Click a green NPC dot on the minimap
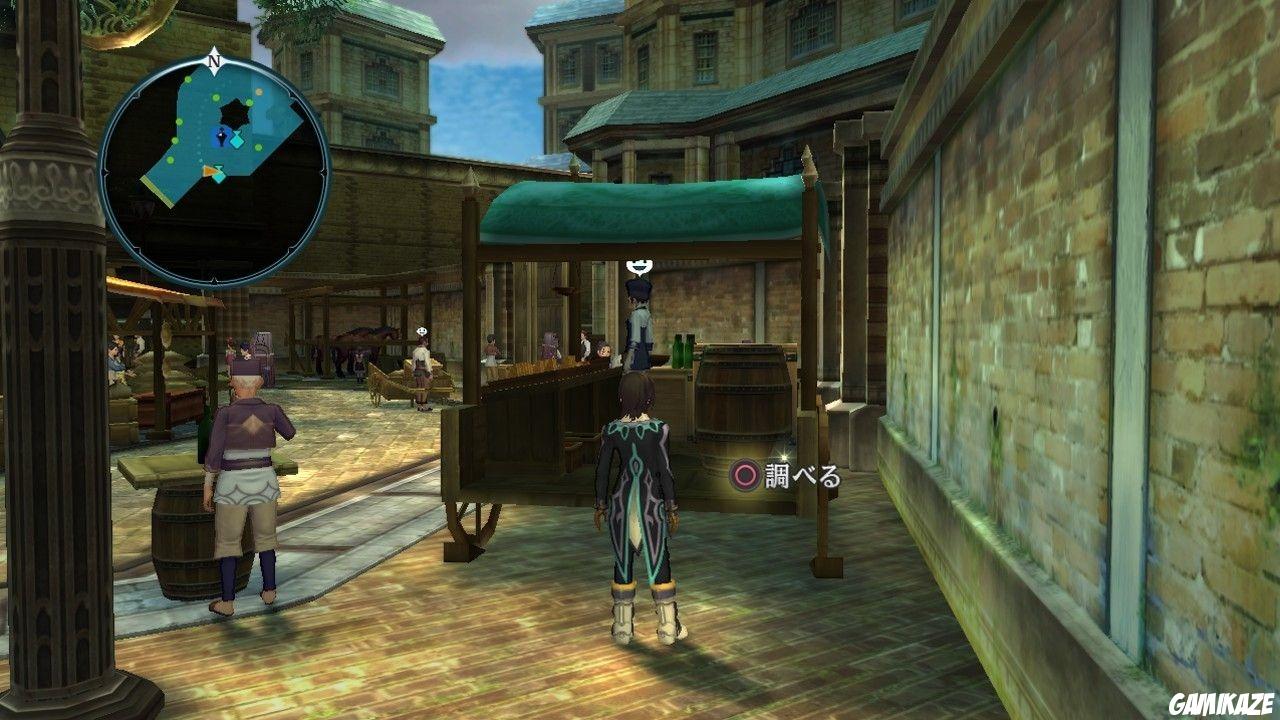Image resolution: width=1280 pixels, height=720 pixels. point(179,122)
